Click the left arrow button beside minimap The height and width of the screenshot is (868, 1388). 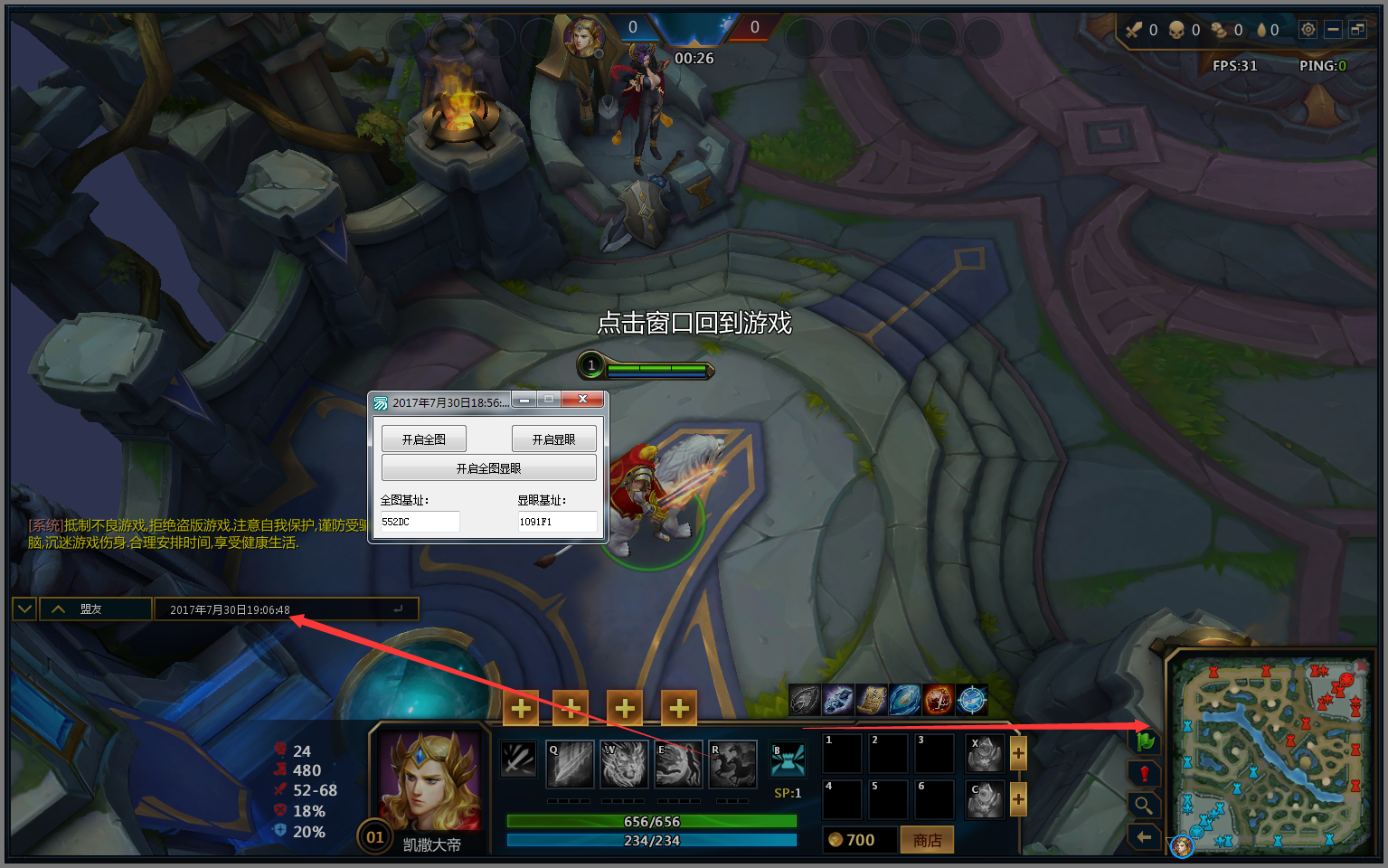(x=1145, y=837)
